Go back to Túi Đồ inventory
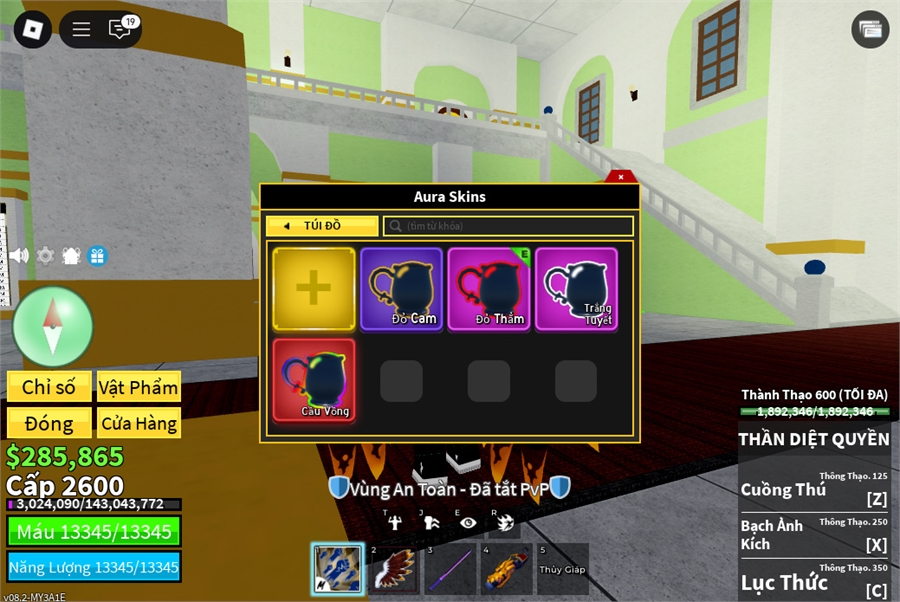The width and height of the screenshot is (900, 602). click(x=321, y=226)
